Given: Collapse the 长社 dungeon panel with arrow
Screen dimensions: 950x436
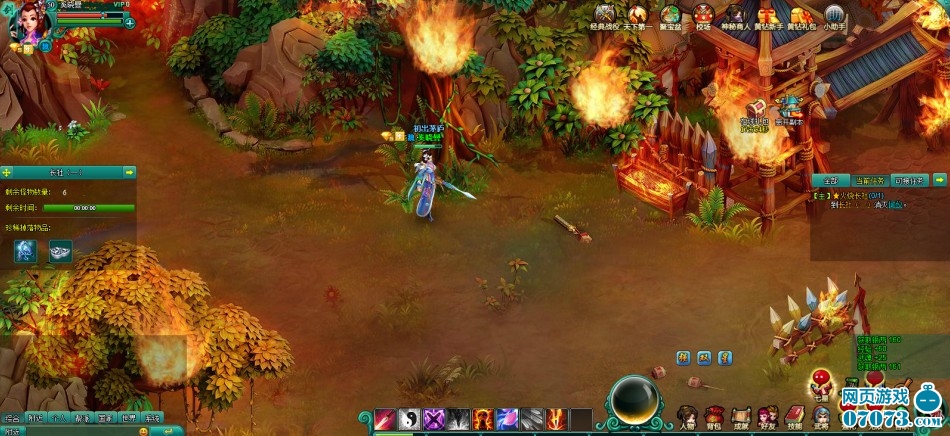Looking at the screenshot, I should tap(129, 172).
